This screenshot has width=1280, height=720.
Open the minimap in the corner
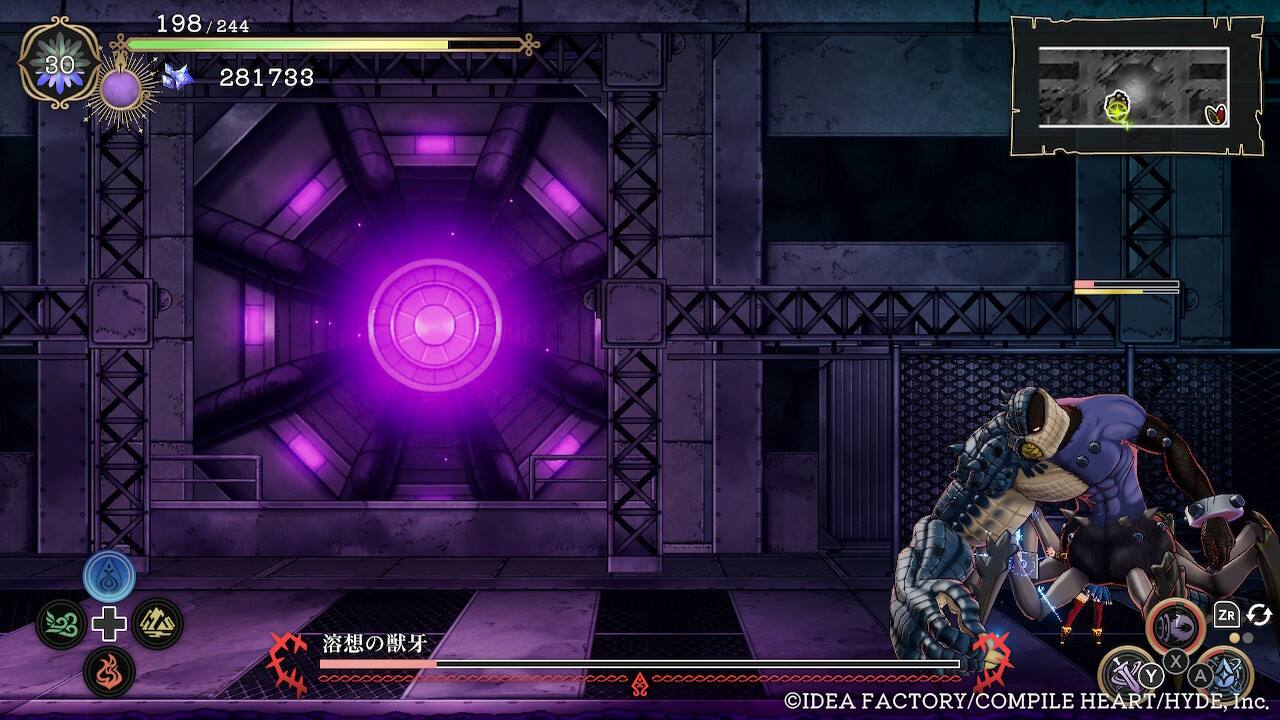click(1134, 87)
